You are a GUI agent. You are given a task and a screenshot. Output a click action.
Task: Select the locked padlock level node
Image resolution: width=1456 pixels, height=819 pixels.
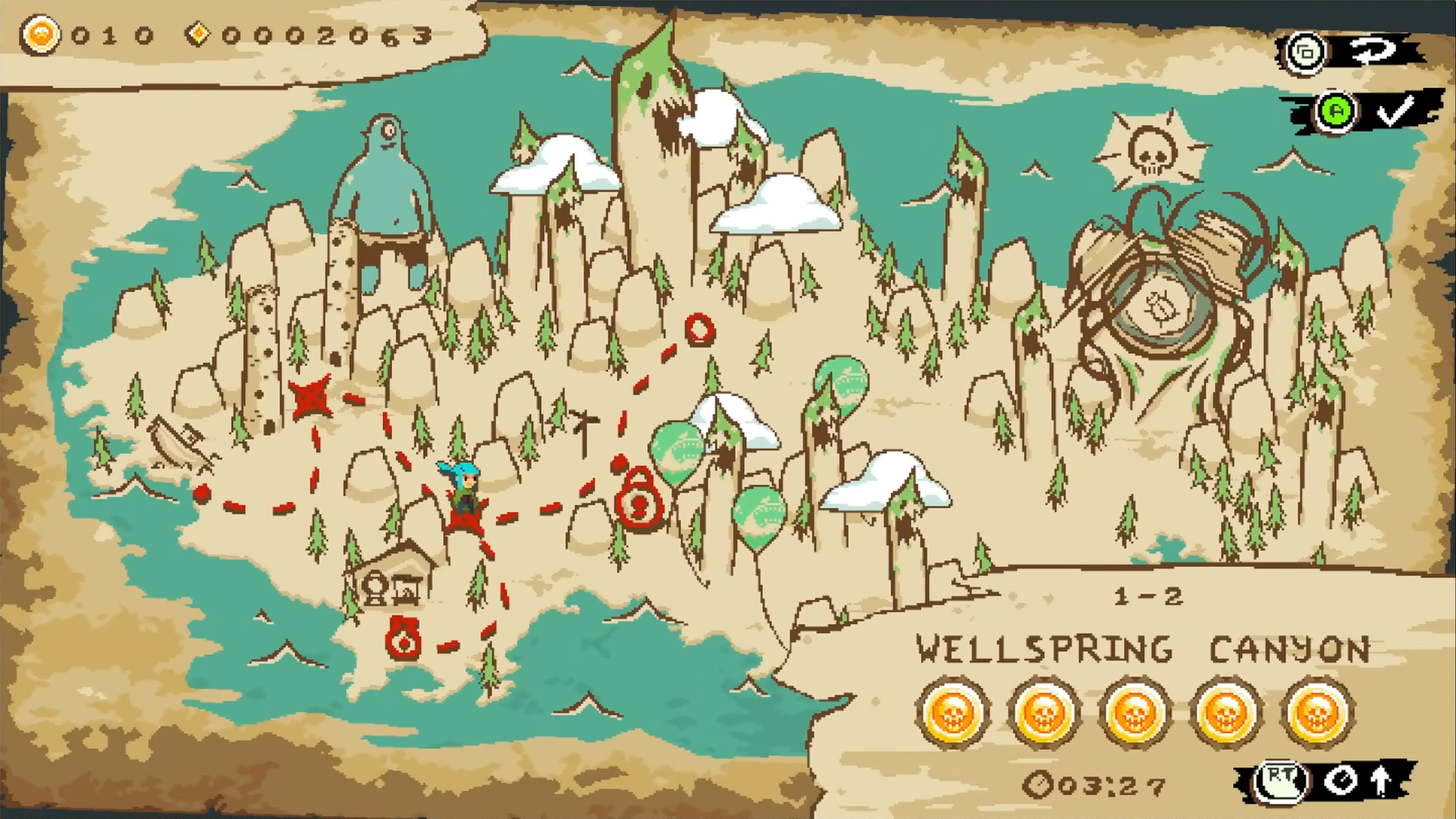(x=639, y=497)
